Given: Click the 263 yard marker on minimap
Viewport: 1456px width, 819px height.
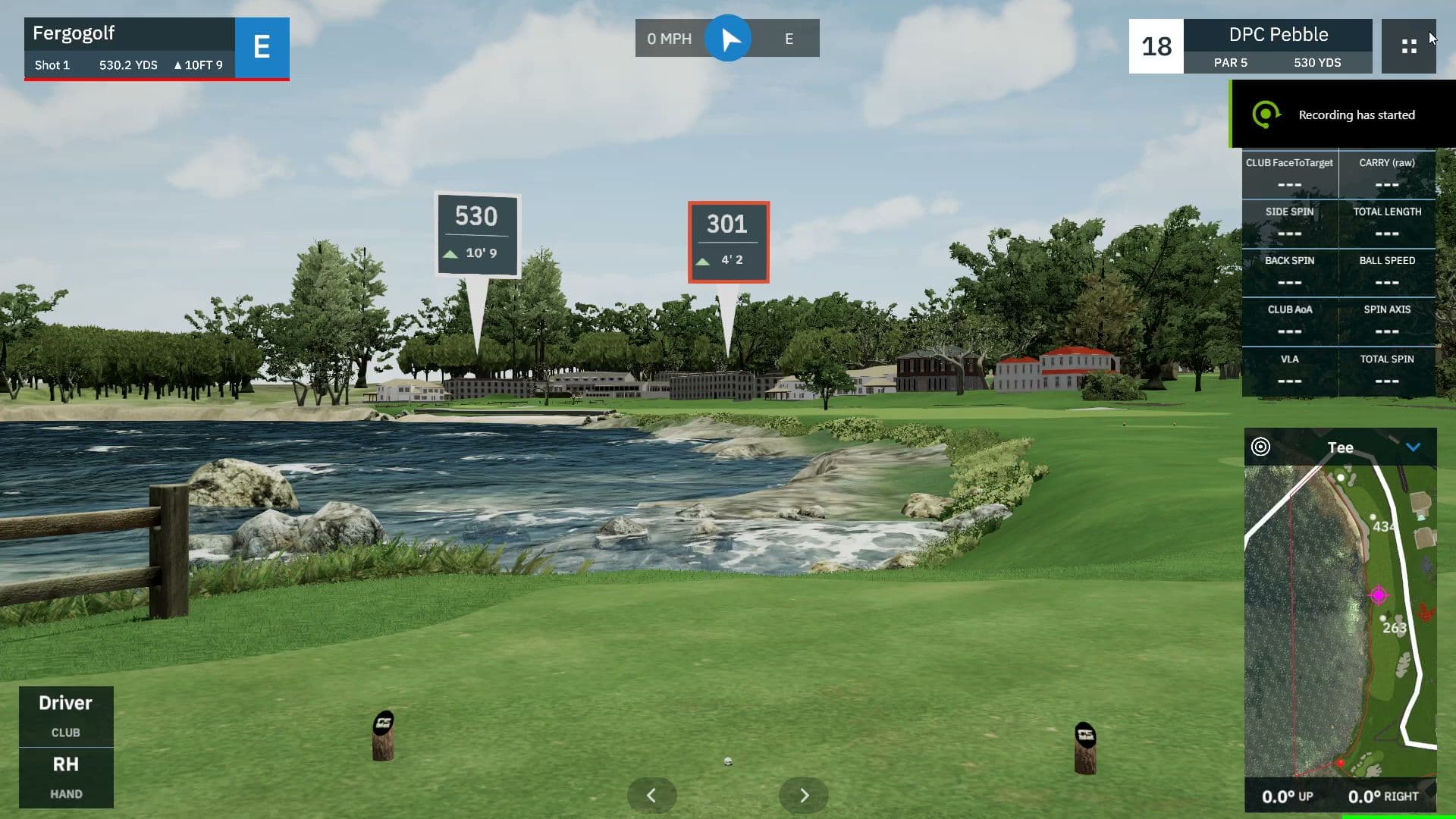Looking at the screenshot, I should 1394,628.
